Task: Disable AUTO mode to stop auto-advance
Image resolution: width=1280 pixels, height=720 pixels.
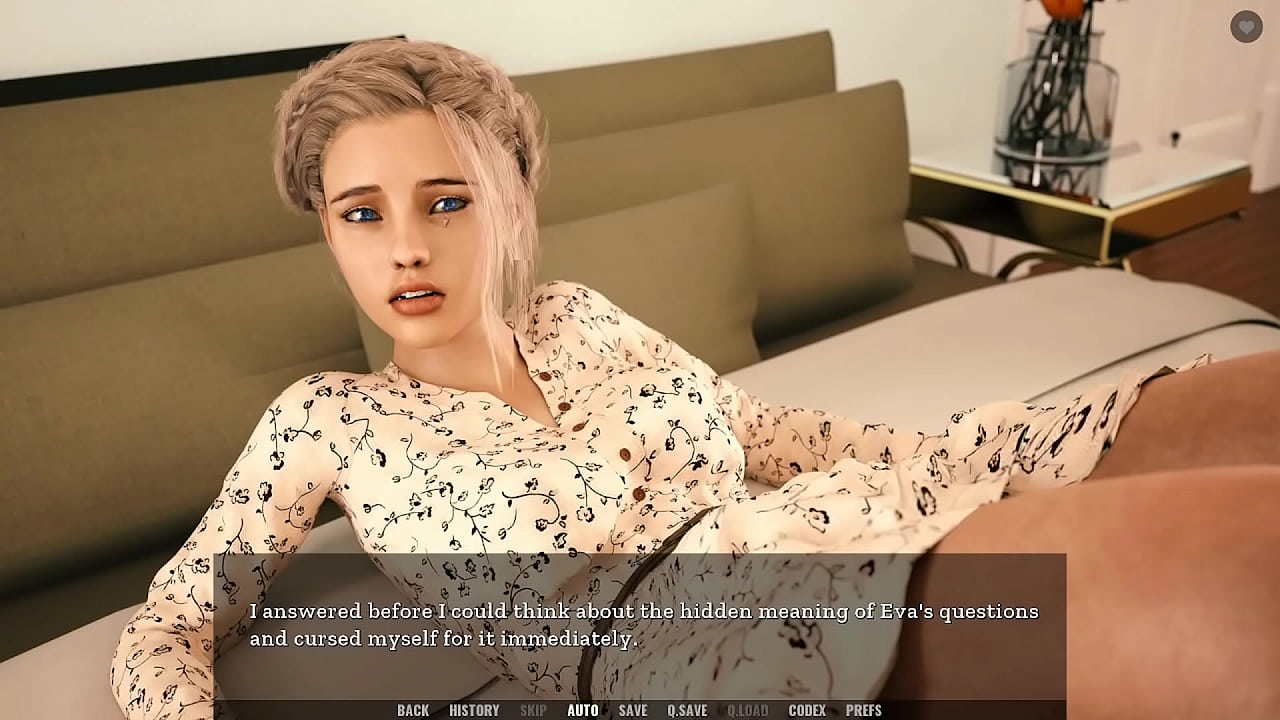Action: pos(581,710)
